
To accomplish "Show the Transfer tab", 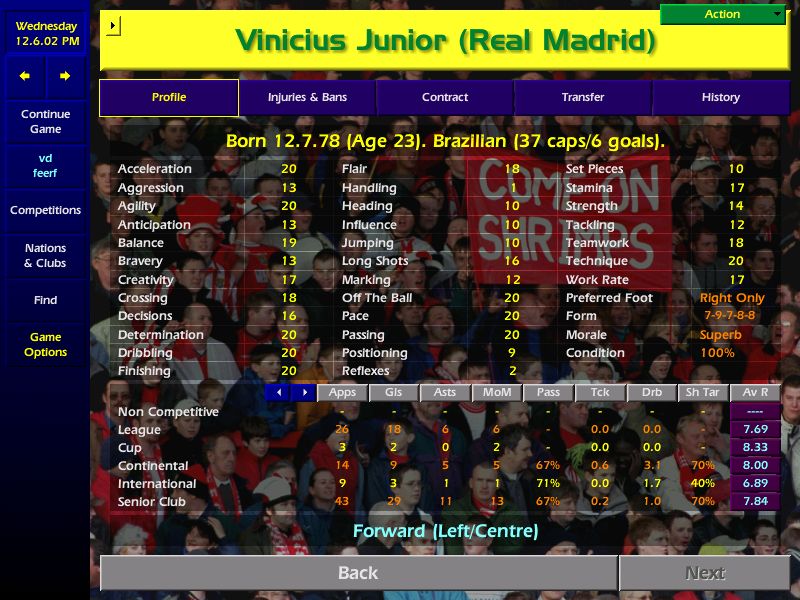I will pyautogui.click(x=583, y=97).
